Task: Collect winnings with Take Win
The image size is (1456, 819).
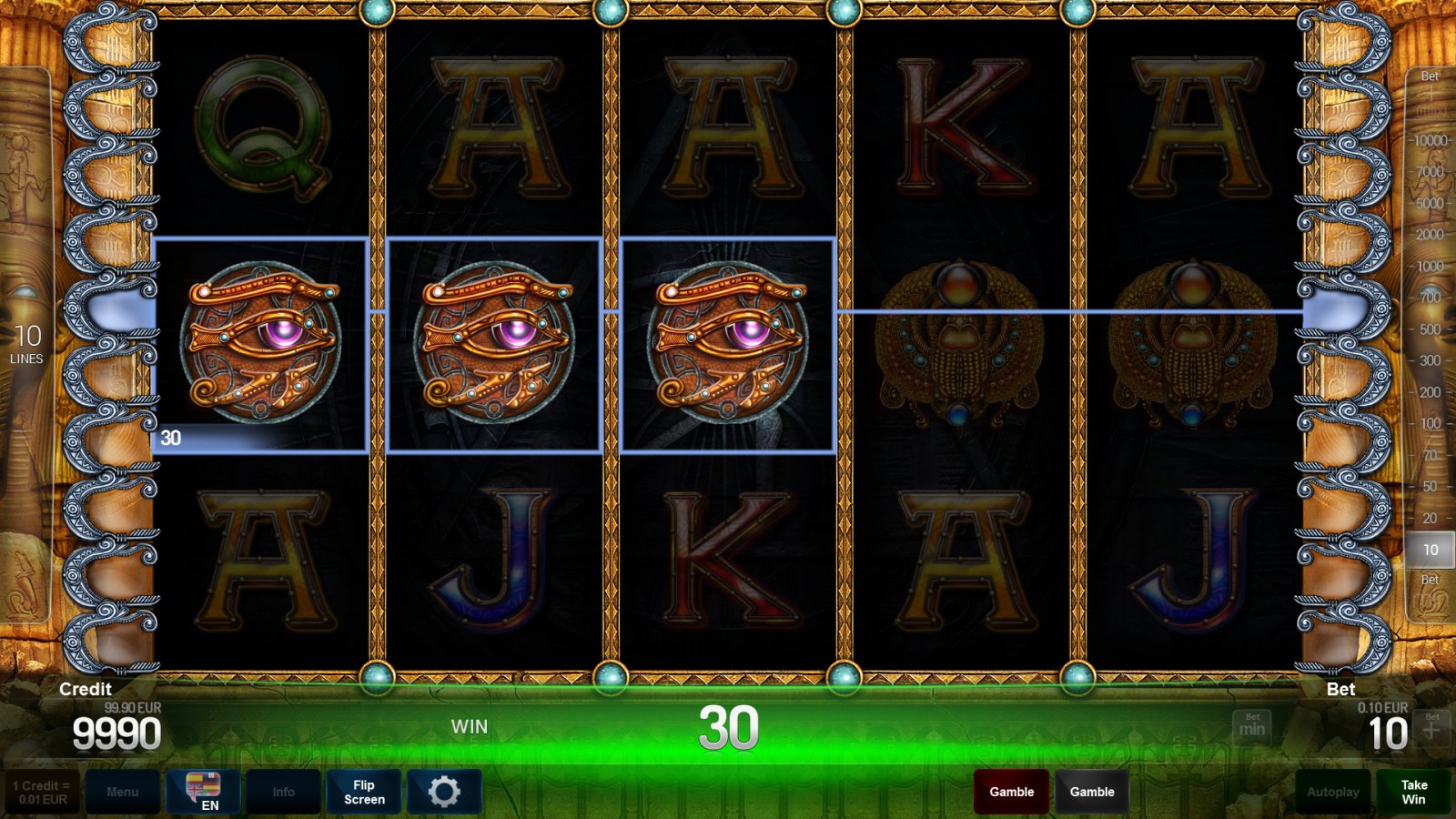Action: [x=1411, y=791]
